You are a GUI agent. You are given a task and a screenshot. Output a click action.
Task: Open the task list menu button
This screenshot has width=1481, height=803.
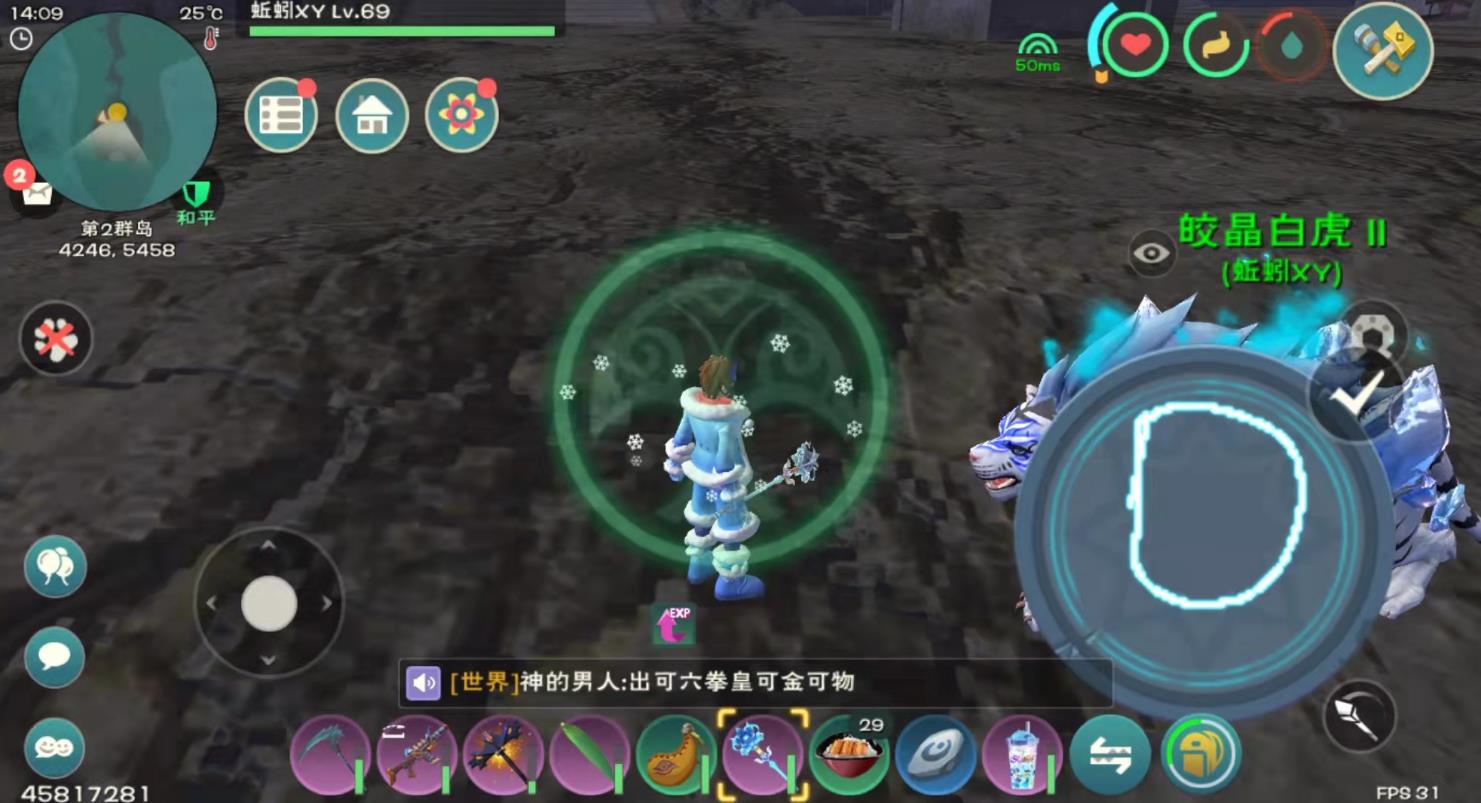pos(281,116)
